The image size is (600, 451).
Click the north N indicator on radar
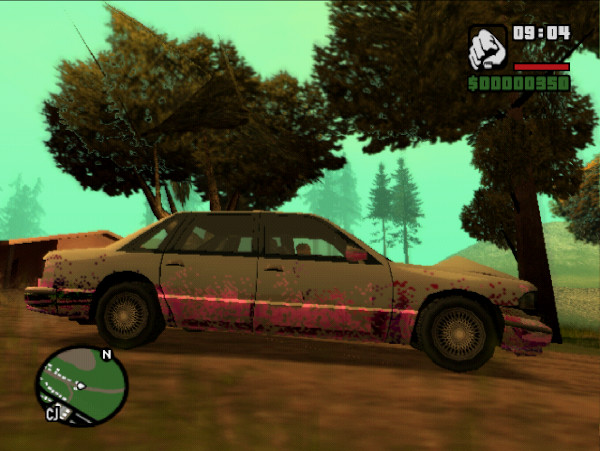click(106, 354)
